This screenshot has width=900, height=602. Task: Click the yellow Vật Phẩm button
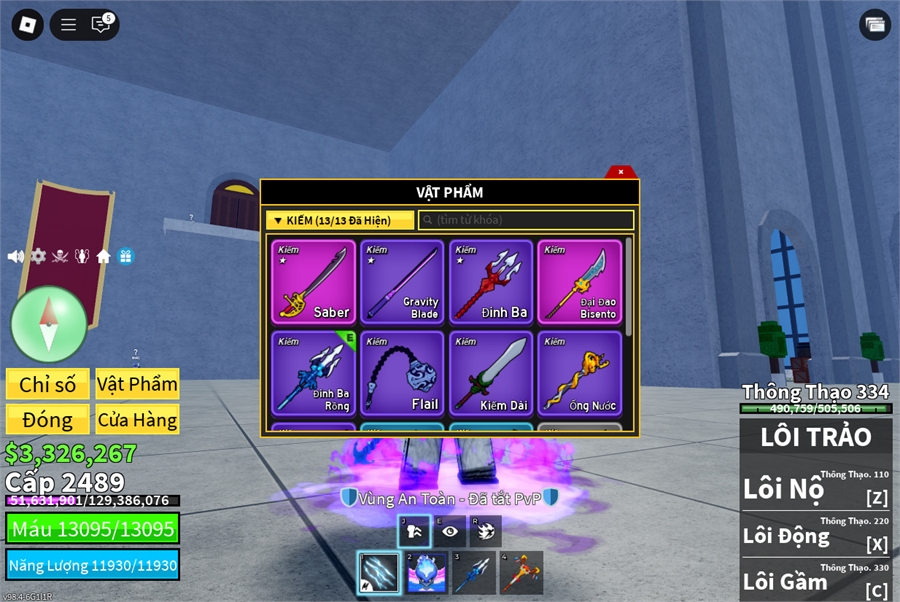(137, 384)
